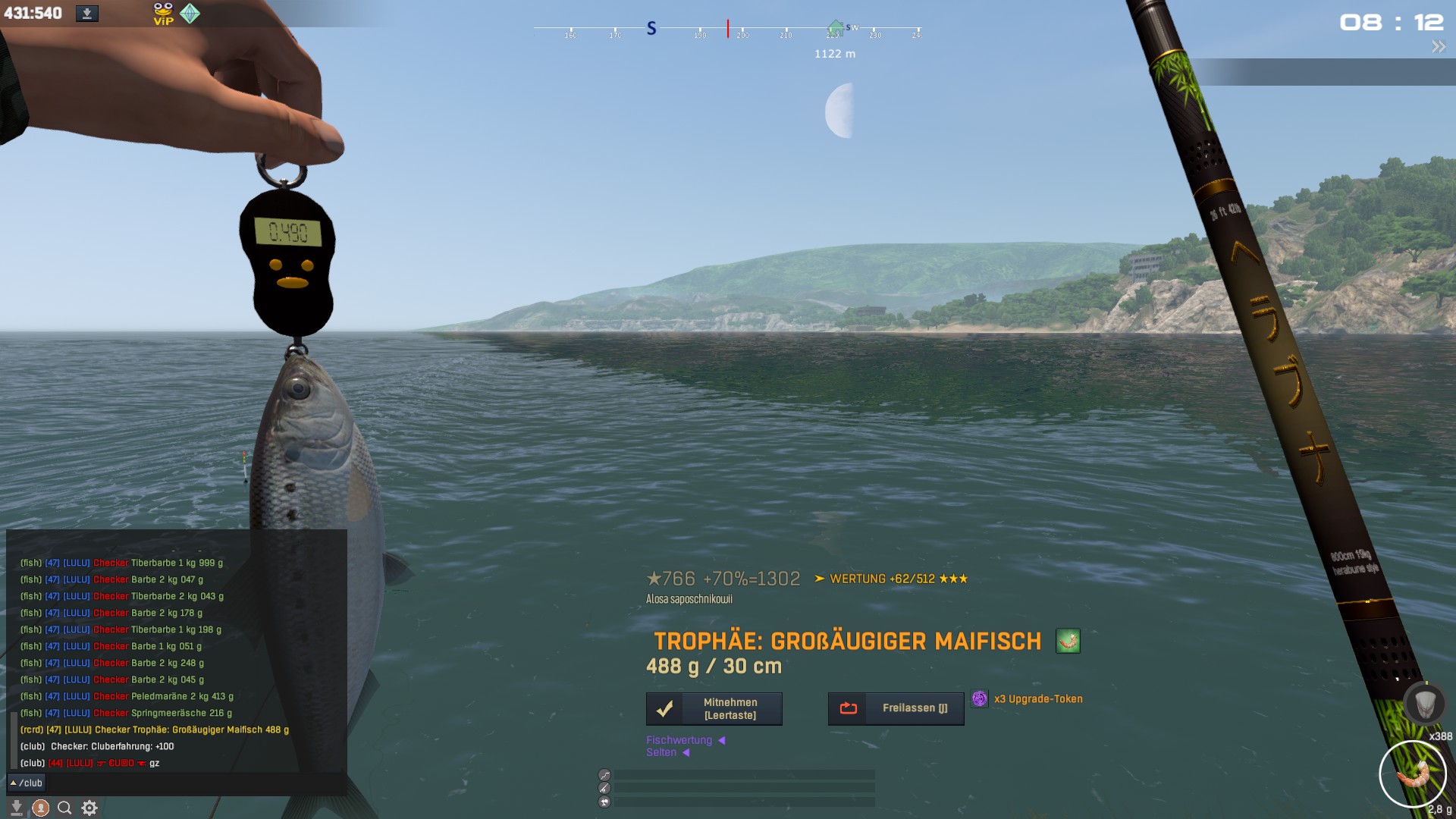Viewport: 1456px width, 819px height.
Task: Click the purple Upgrade-Token icon
Action: click(980, 698)
